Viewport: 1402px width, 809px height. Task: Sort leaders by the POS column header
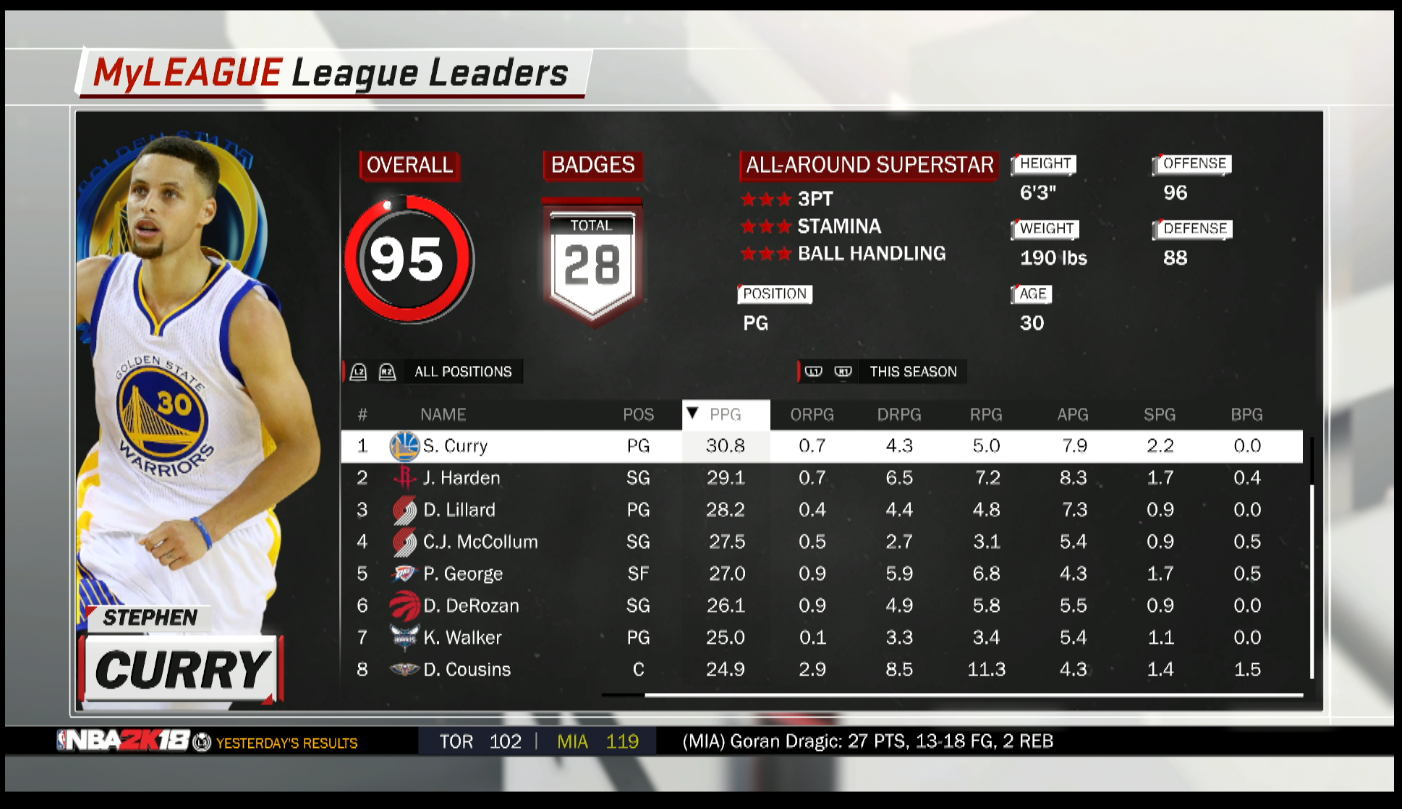click(638, 414)
